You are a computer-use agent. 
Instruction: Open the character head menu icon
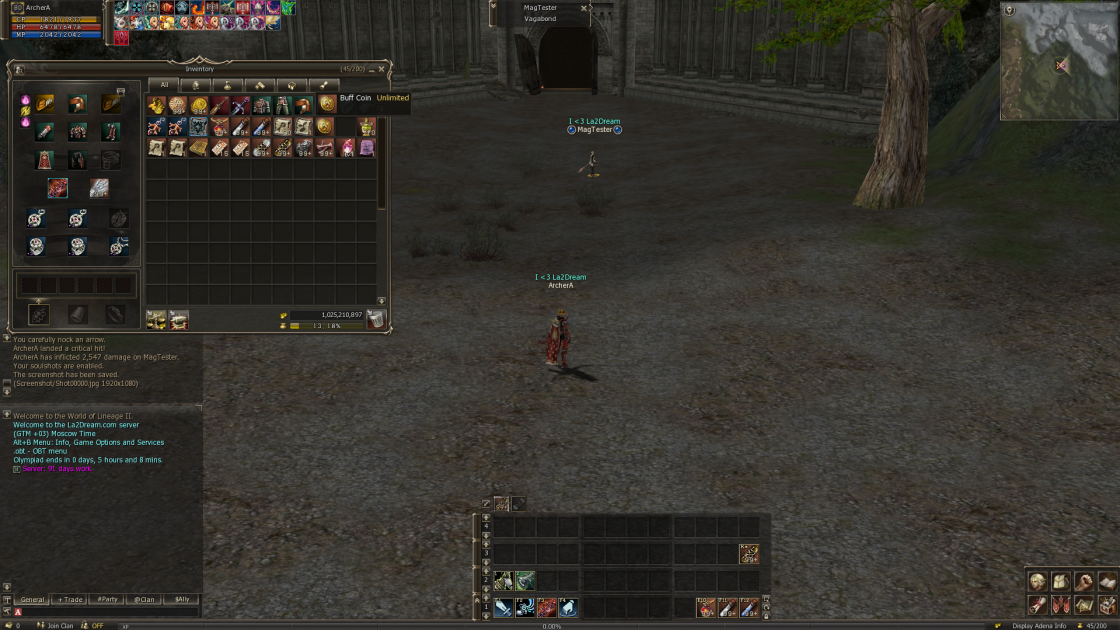coord(1038,582)
